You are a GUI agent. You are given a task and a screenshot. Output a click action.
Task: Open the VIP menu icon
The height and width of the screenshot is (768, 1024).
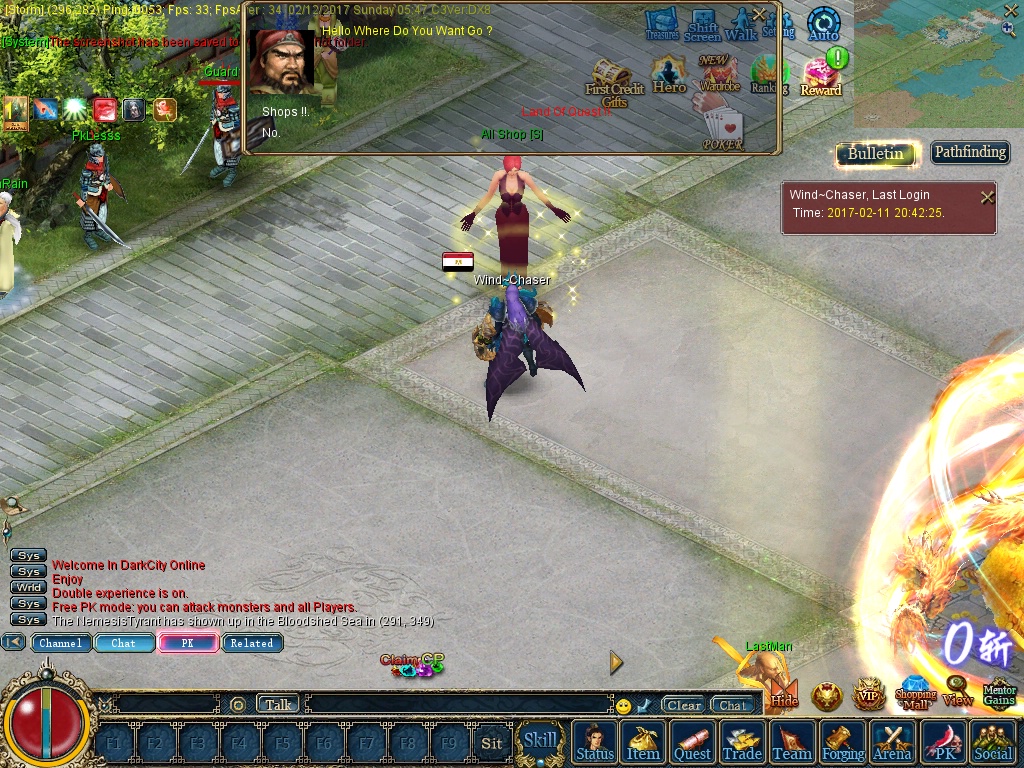(869, 694)
